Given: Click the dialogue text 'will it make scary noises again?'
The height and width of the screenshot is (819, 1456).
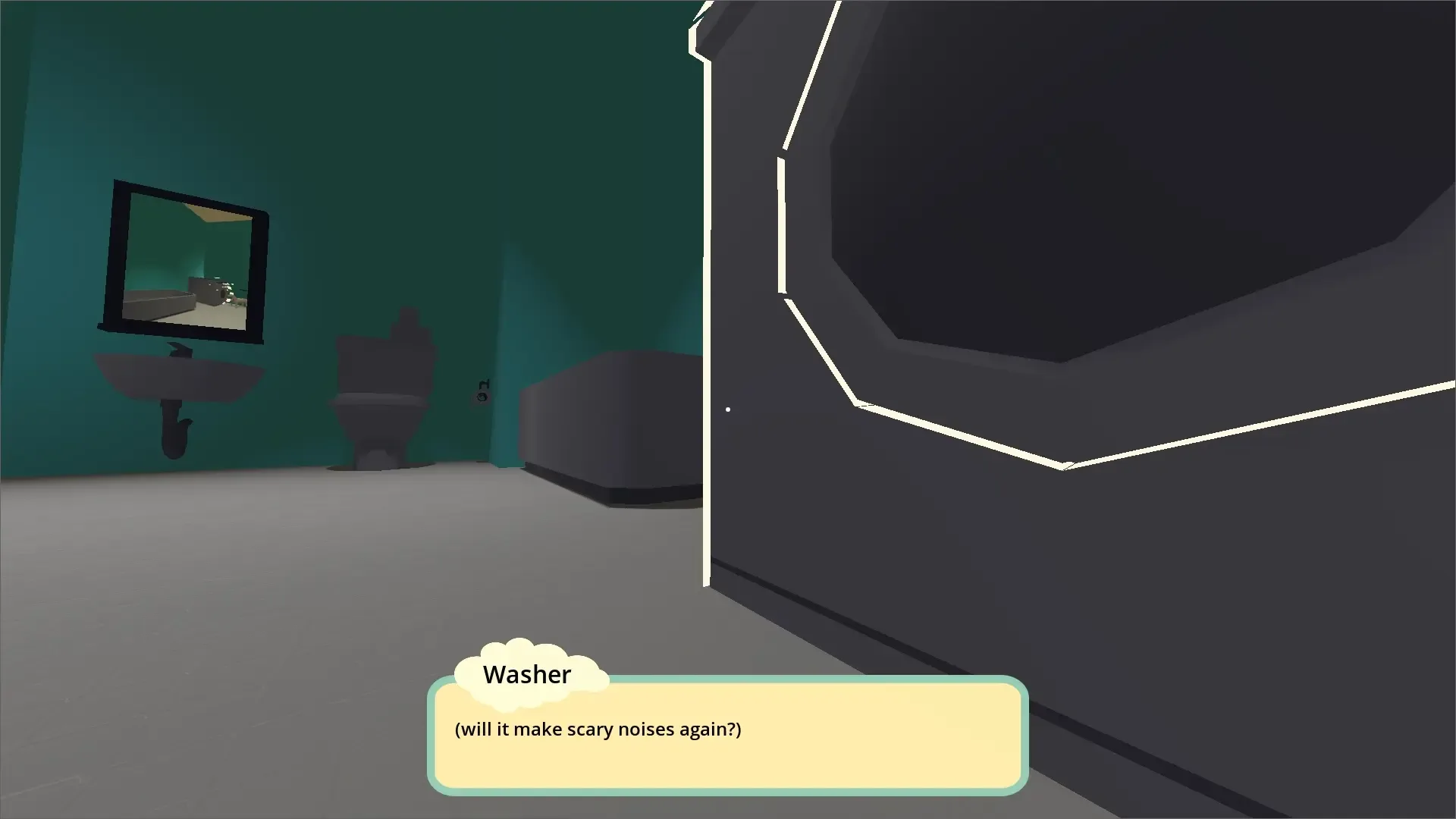Looking at the screenshot, I should click(598, 729).
